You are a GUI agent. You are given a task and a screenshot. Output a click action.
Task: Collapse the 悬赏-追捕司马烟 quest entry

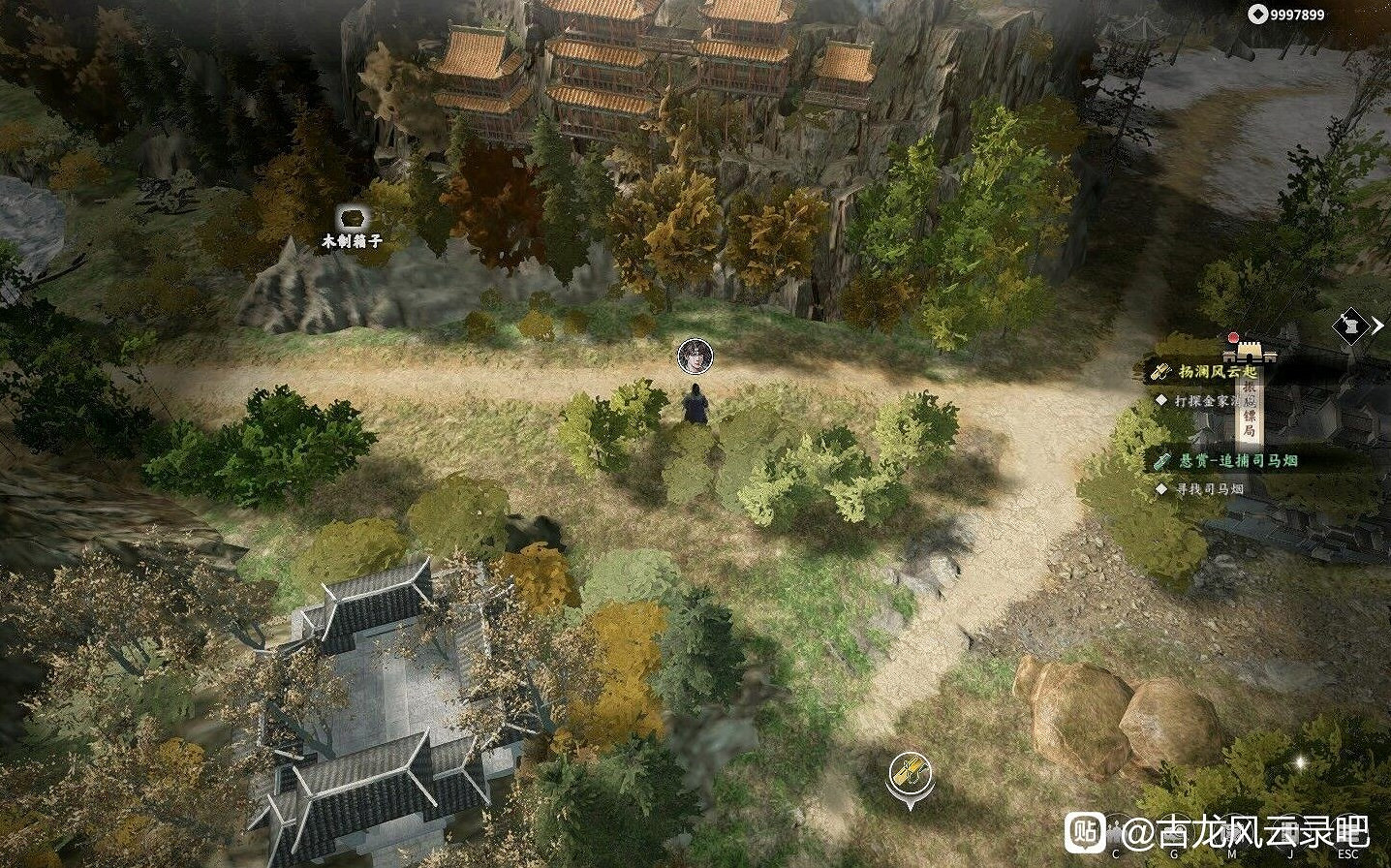(1236, 459)
